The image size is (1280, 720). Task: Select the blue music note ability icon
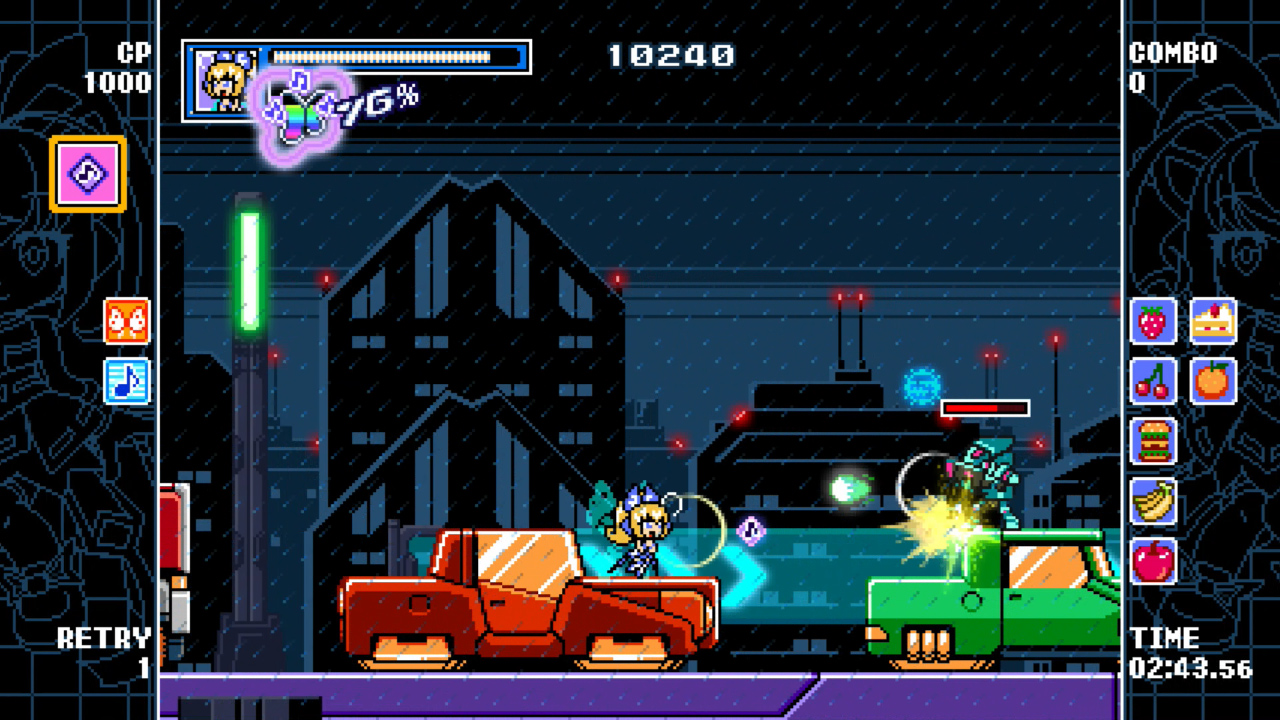127,381
